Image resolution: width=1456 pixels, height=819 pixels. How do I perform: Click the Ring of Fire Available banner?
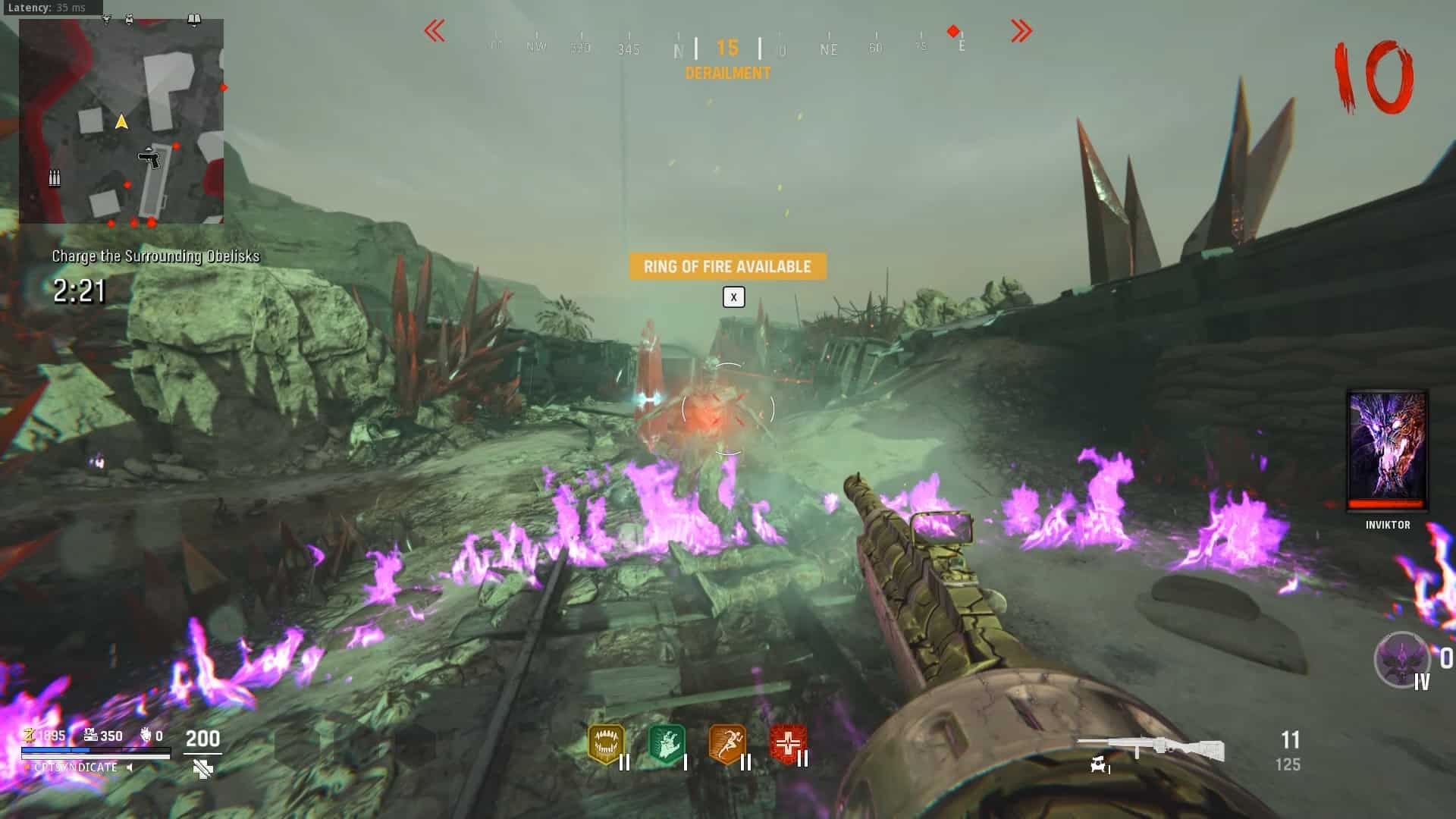[727, 266]
